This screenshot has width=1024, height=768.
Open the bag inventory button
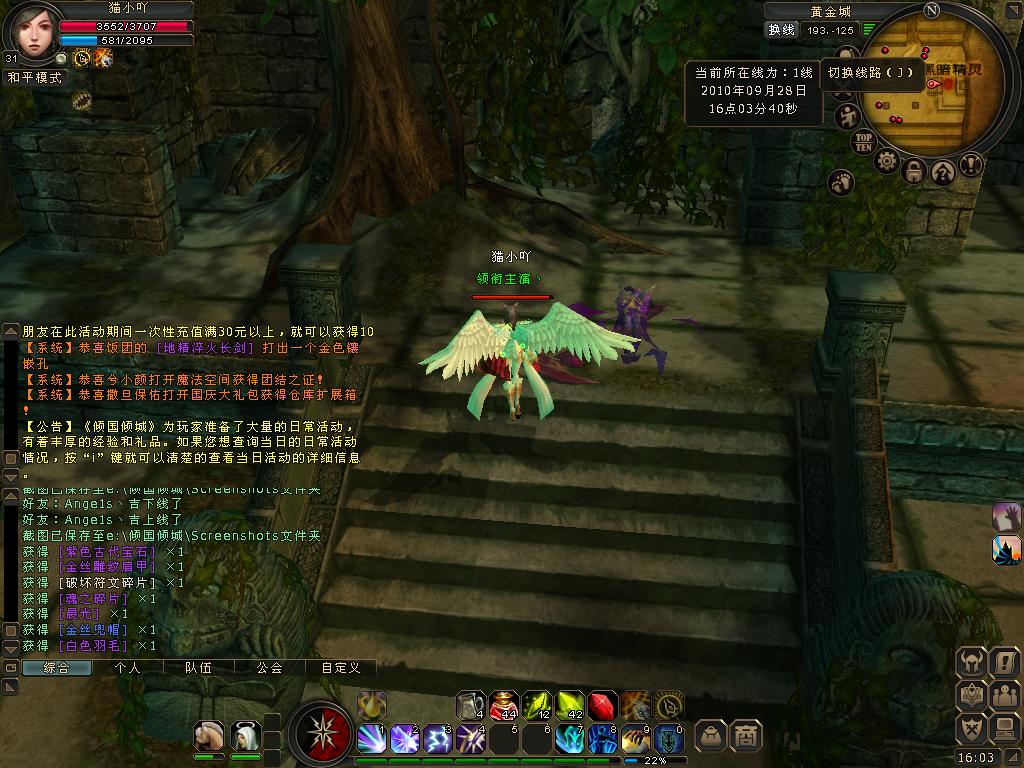pos(710,735)
